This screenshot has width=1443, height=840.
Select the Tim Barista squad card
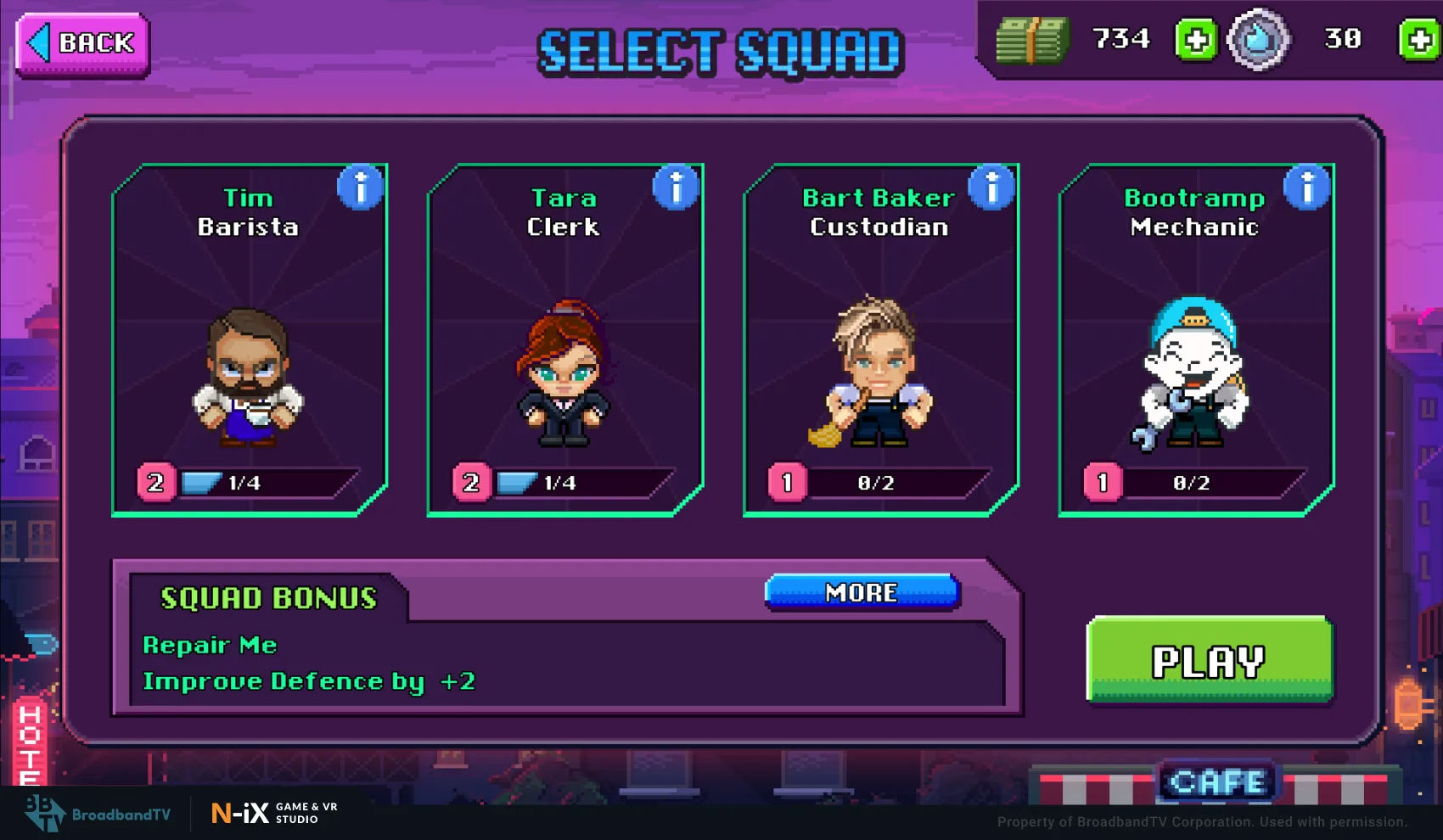click(249, 356)
